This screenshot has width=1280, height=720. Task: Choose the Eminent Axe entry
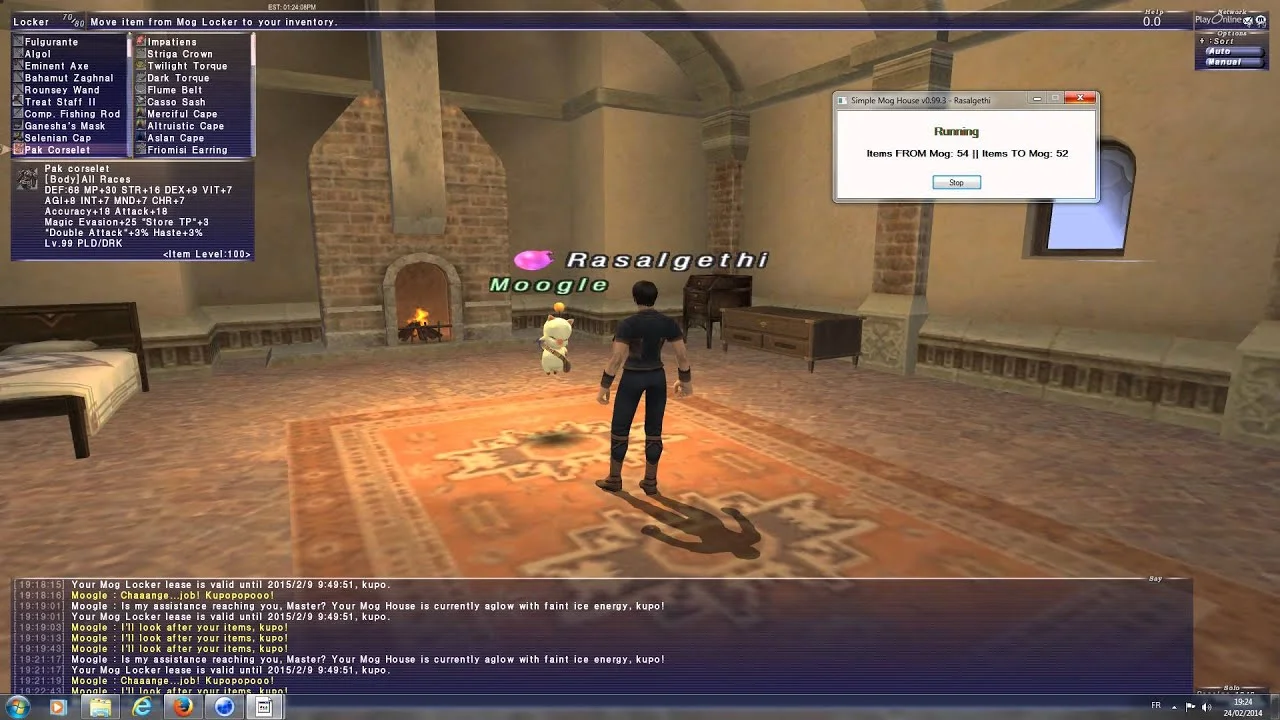coord(56,66)
